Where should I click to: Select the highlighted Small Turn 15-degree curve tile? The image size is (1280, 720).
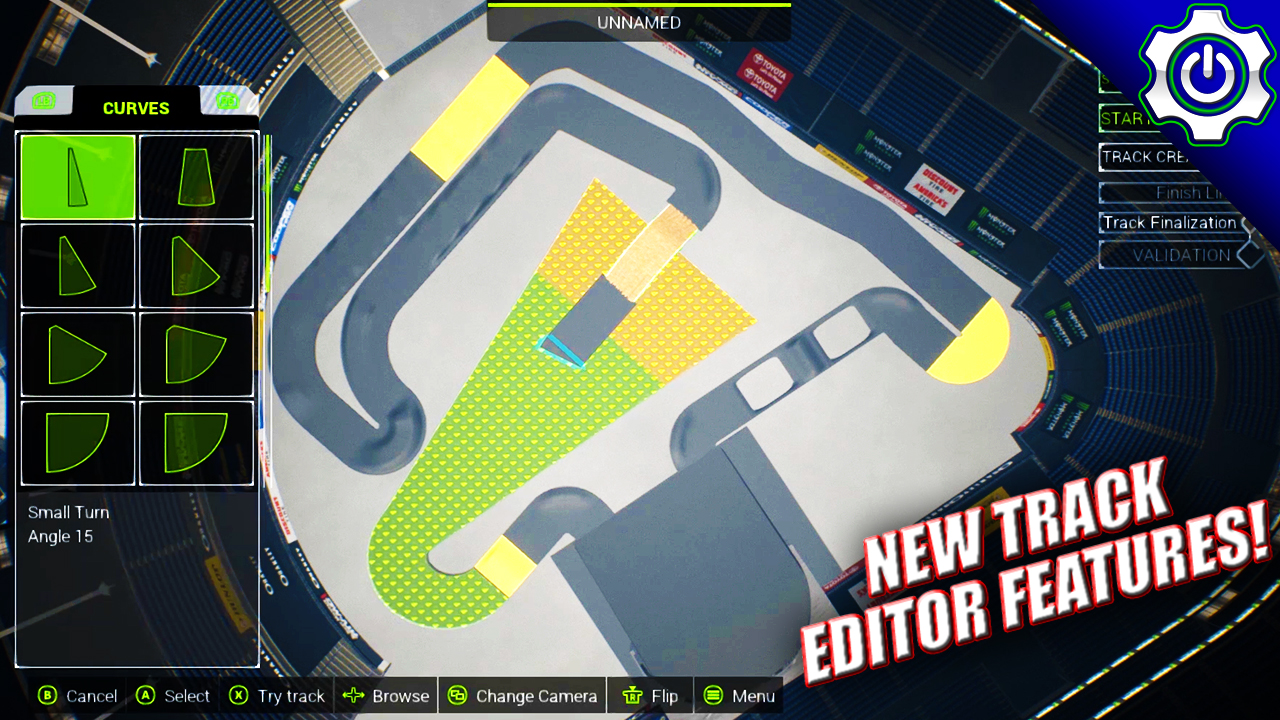[x=77, y=177]
